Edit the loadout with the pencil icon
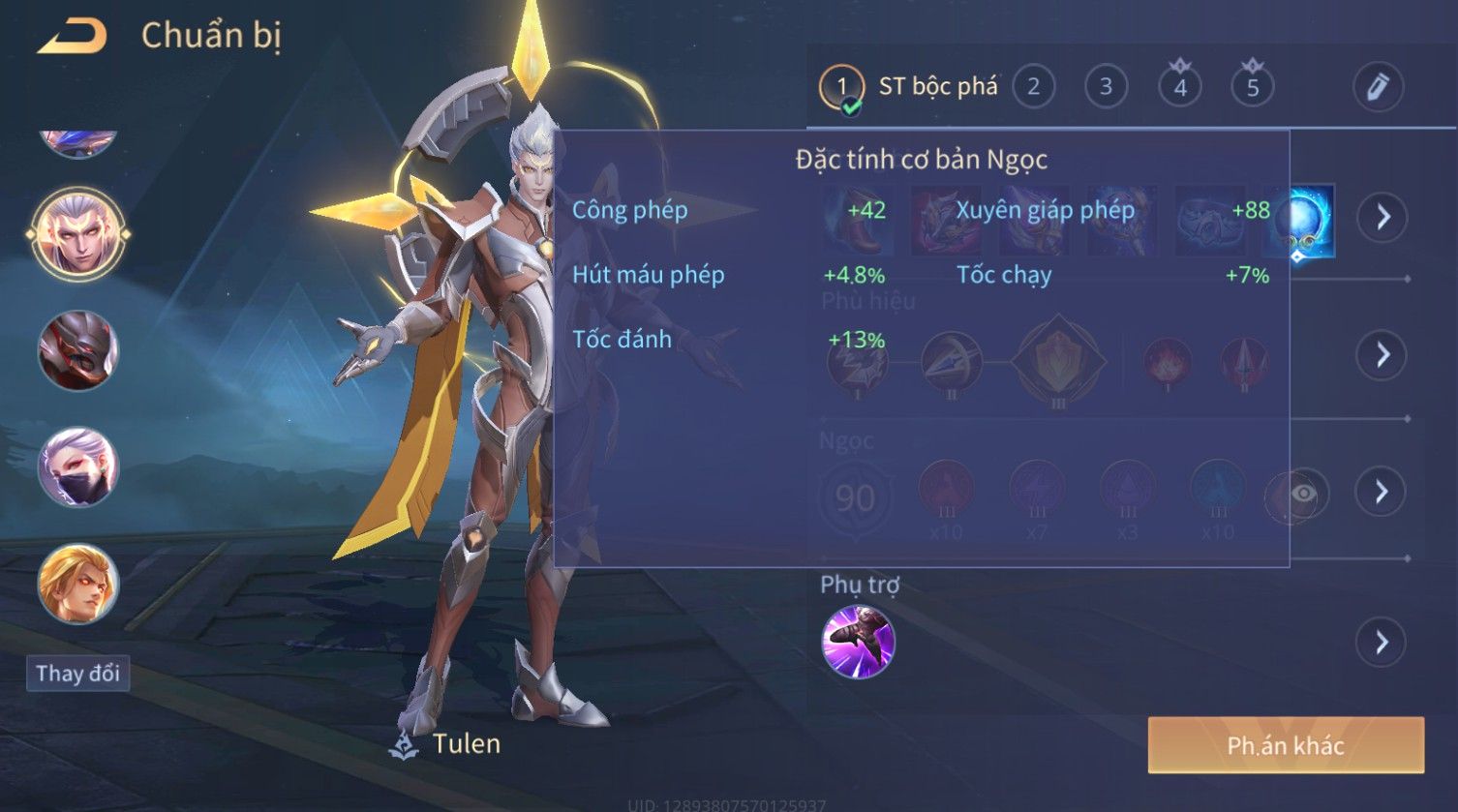Viewport: 1458px width, 812px height. [1378, 87]
